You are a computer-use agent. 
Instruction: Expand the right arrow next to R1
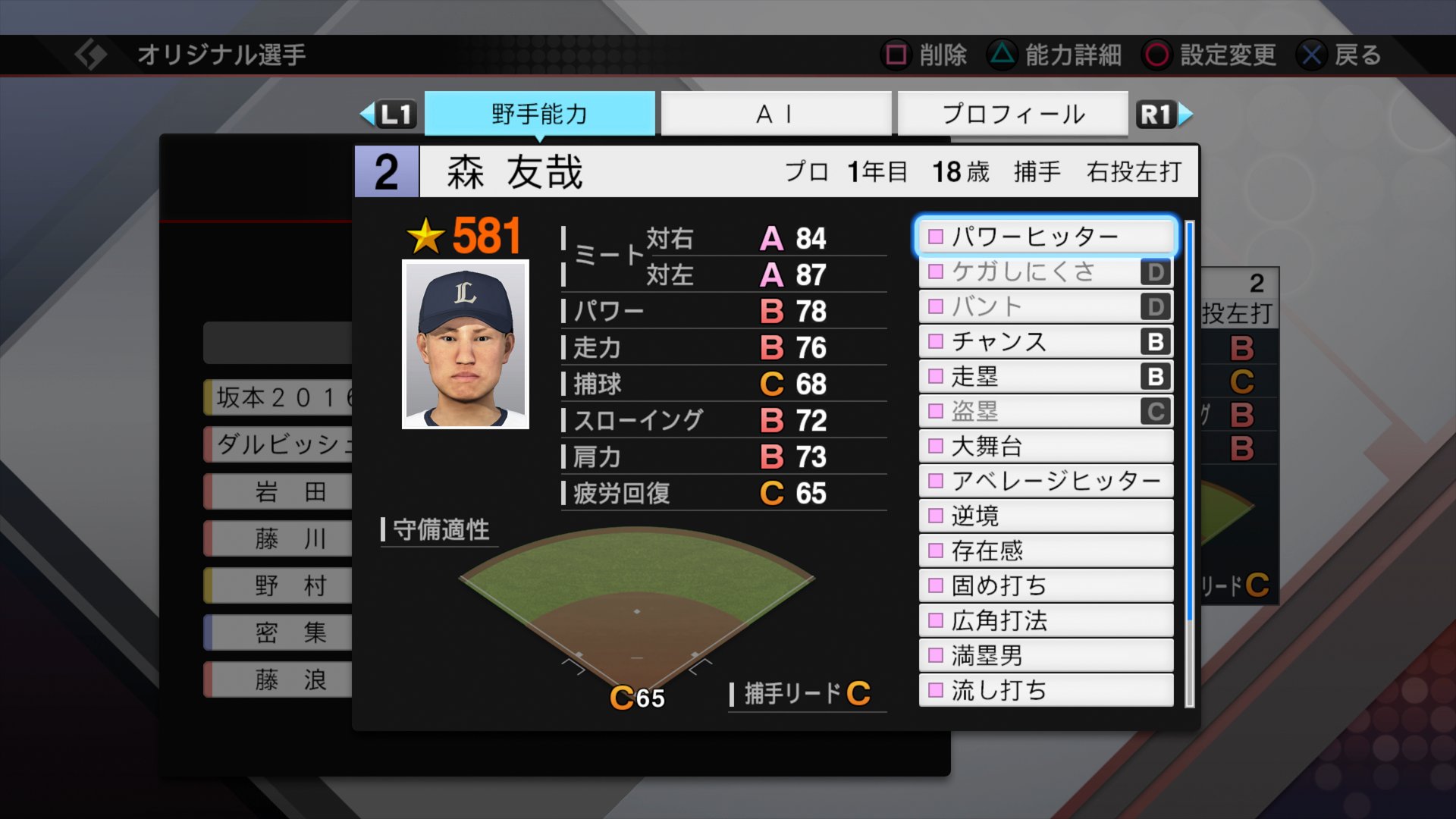(x=1188, y=114)
